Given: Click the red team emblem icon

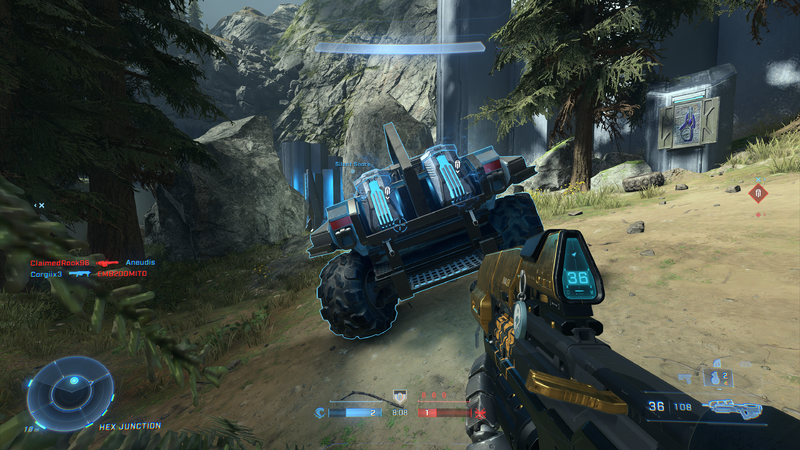Looking at the screenshot, I should [x=481, y=411].
